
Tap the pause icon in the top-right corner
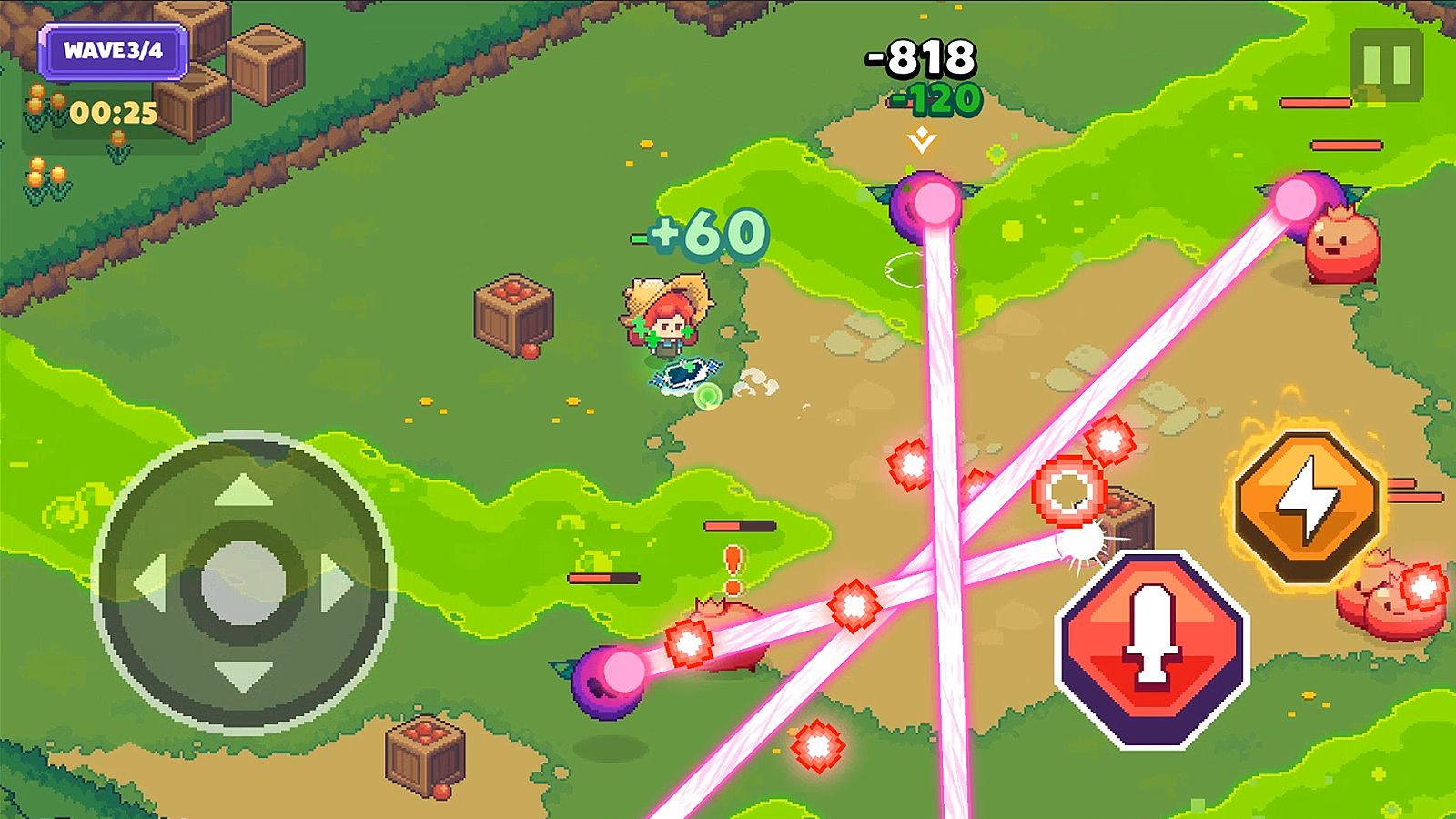1387,66
